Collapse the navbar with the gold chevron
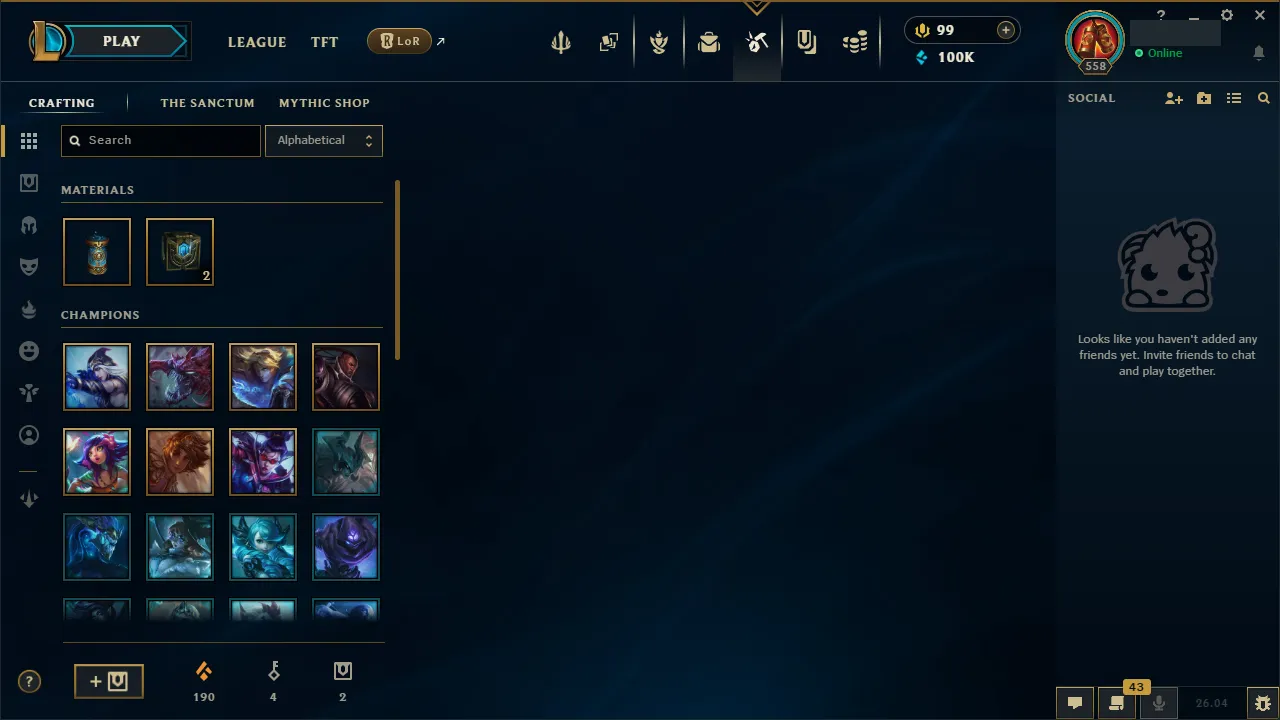This screenshot has width=1280, height=720. coord(757,7)
